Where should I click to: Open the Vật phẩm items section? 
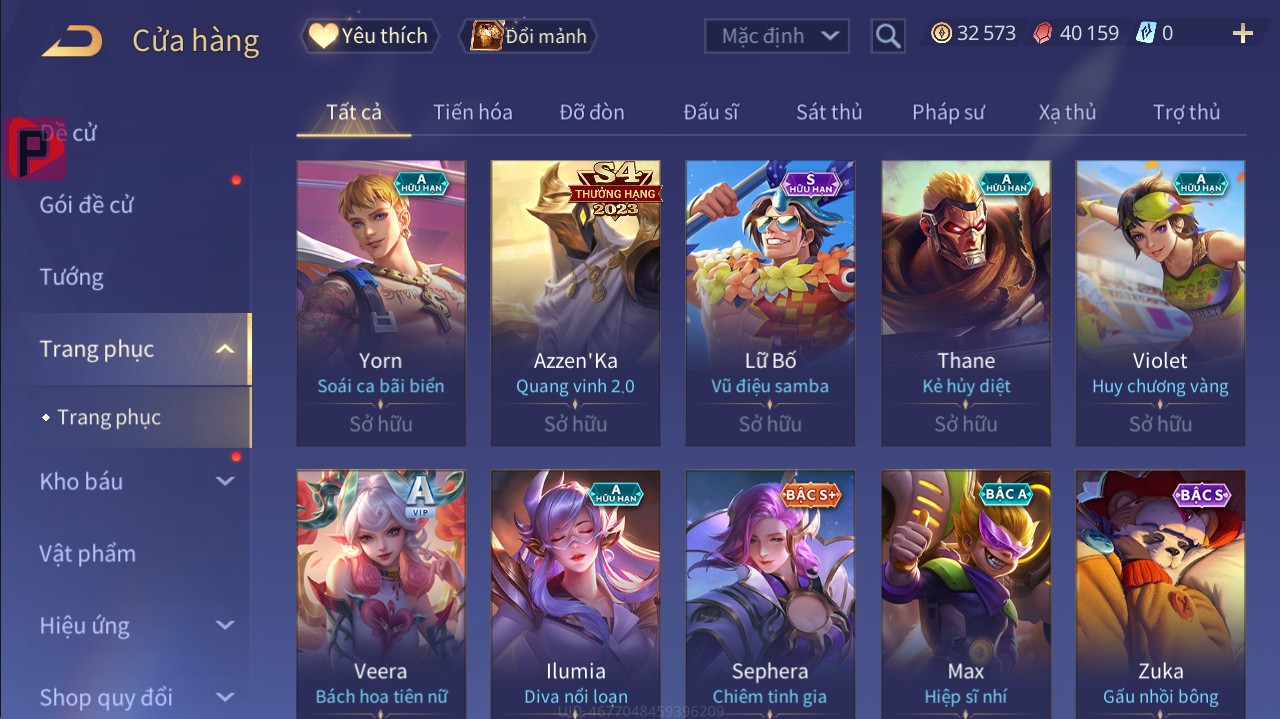[x=87, y=553]
